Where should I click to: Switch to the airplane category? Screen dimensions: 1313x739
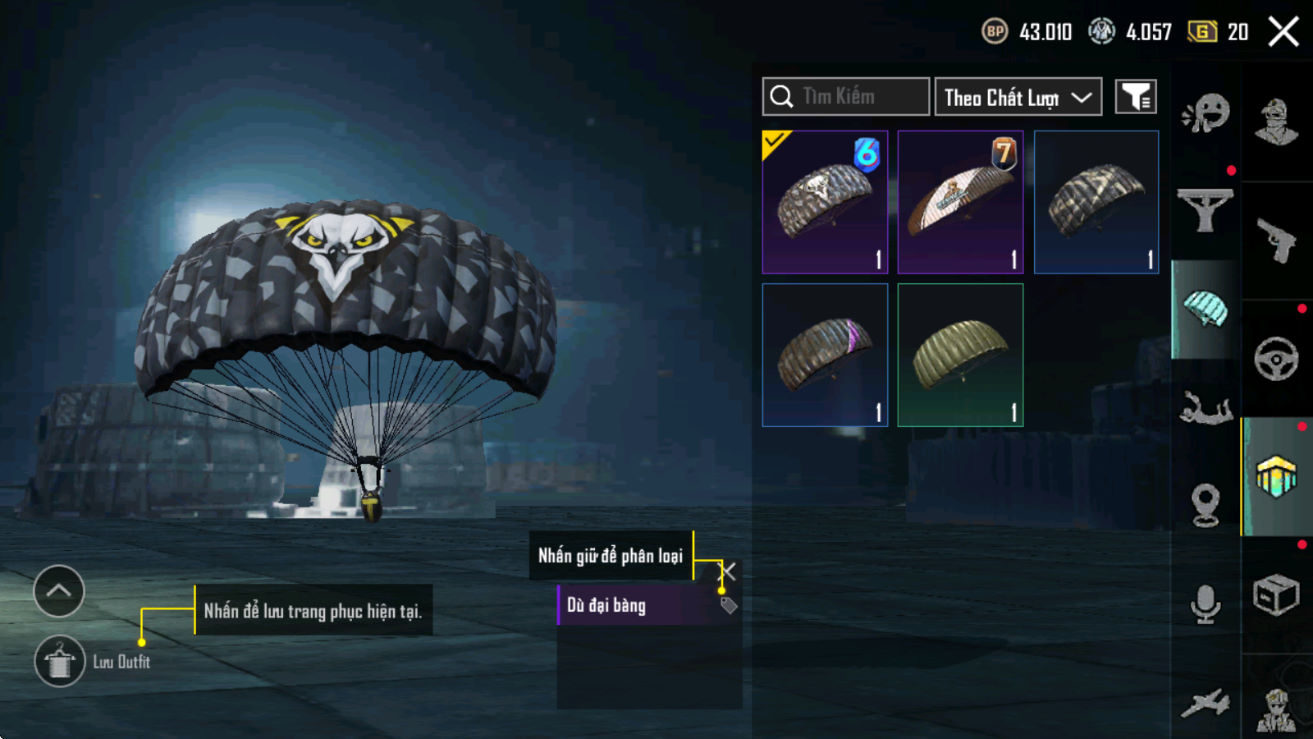point(1205,702)
